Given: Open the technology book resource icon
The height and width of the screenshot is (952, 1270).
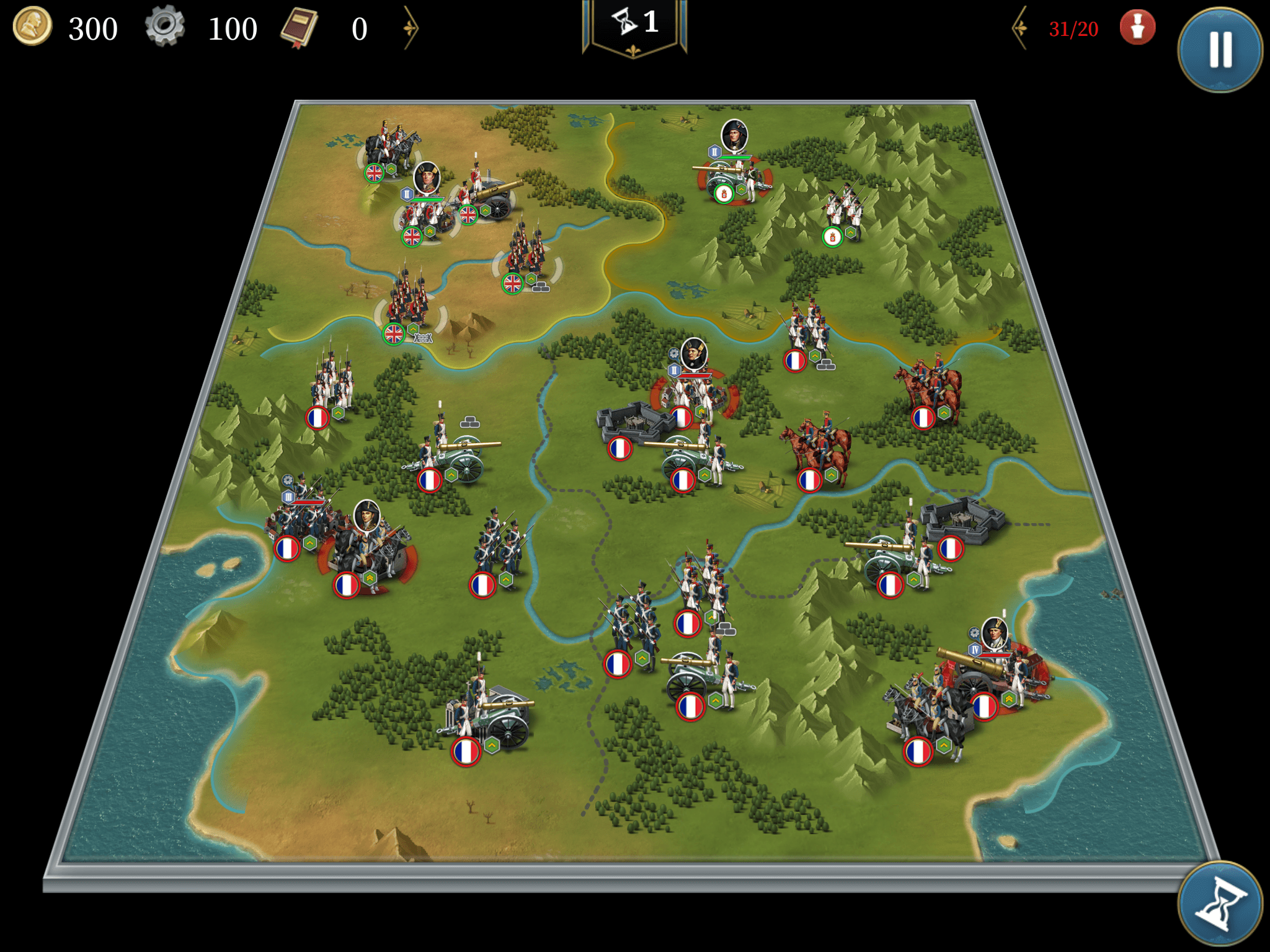Looking at the screenshot, I should tap(300, 27).
